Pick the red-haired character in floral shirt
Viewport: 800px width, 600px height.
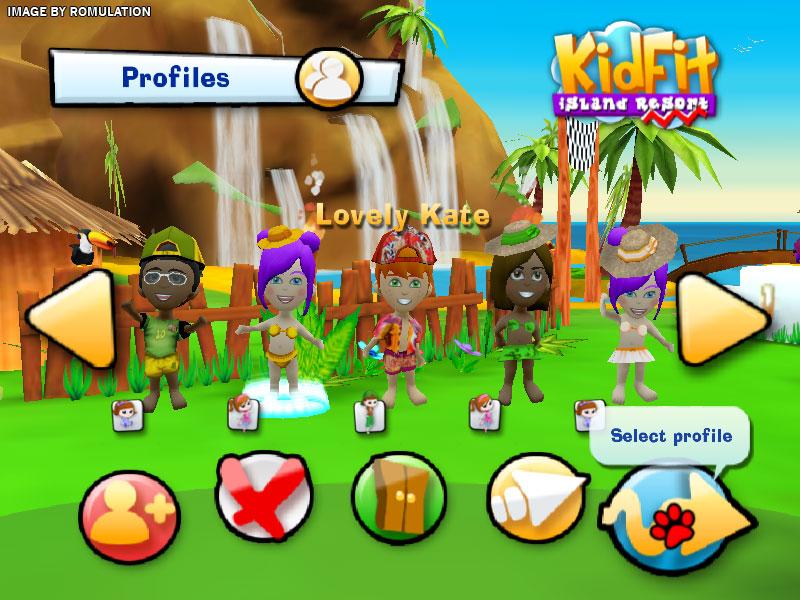398,320
